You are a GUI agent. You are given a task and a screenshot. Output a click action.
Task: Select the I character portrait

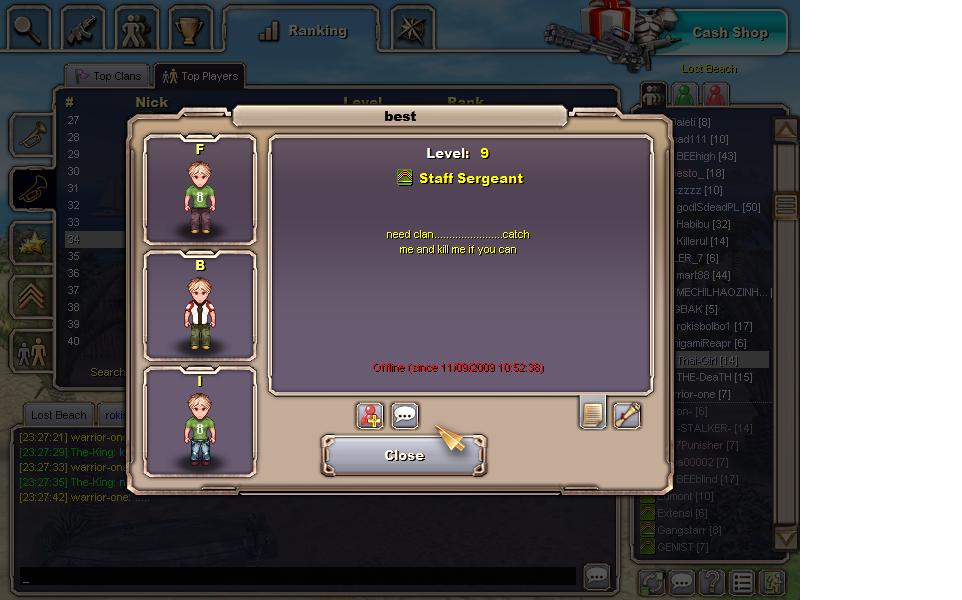[x=200, y=422]
